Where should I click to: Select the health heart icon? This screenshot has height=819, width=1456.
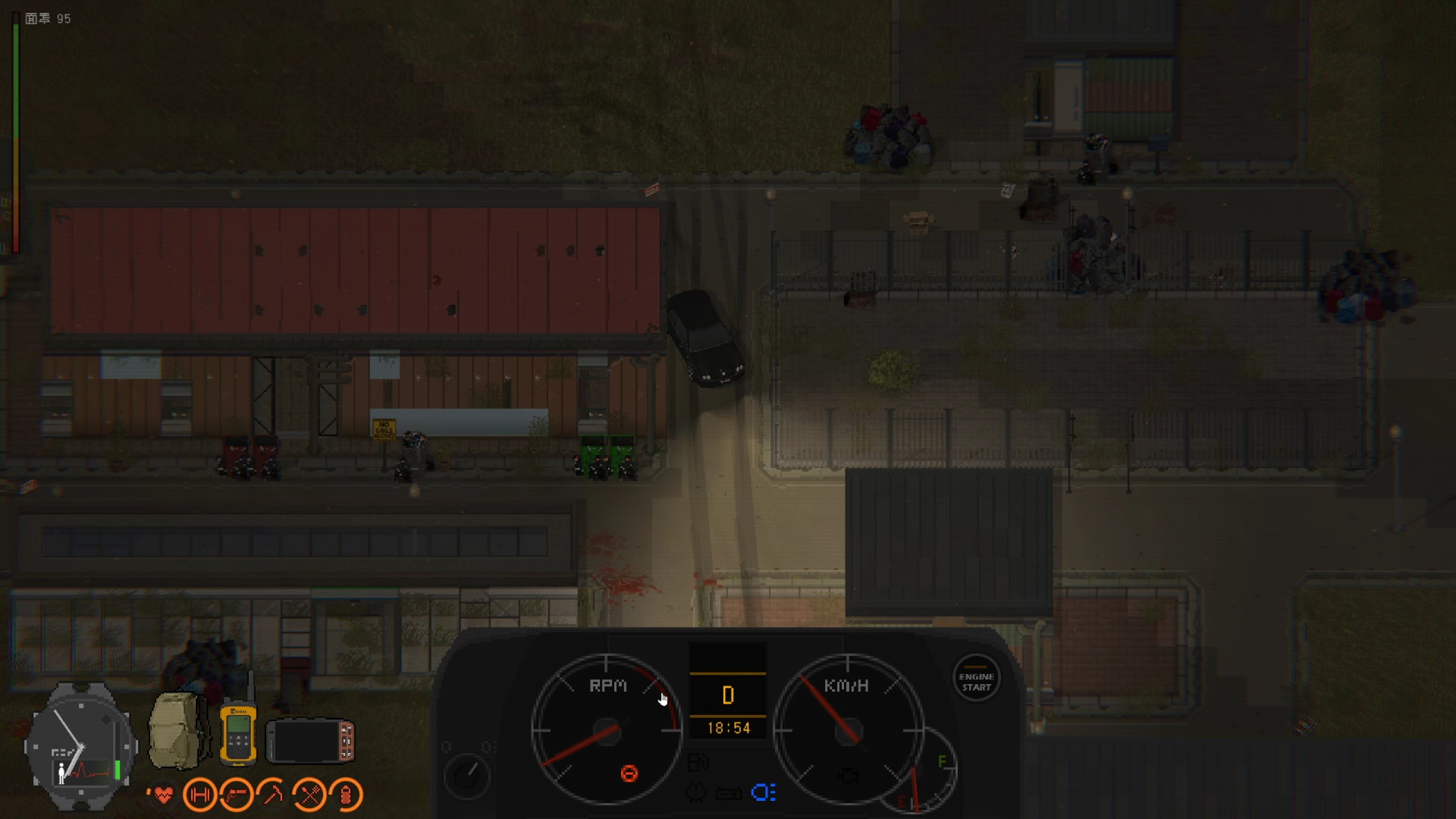coord(165,795)
